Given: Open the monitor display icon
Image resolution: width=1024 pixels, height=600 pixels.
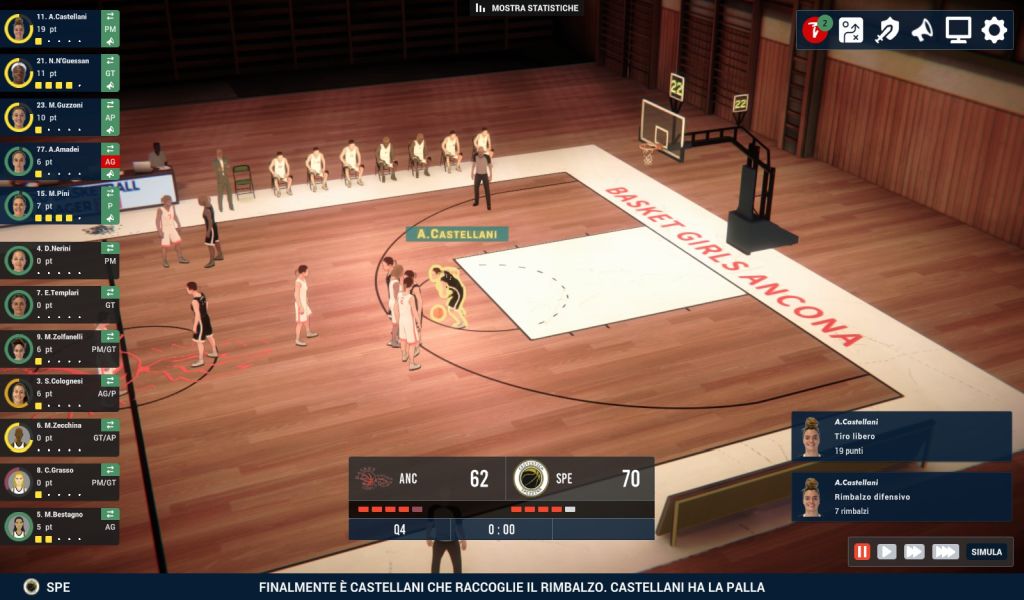Looking at the screenshot, I should (958, 30).
